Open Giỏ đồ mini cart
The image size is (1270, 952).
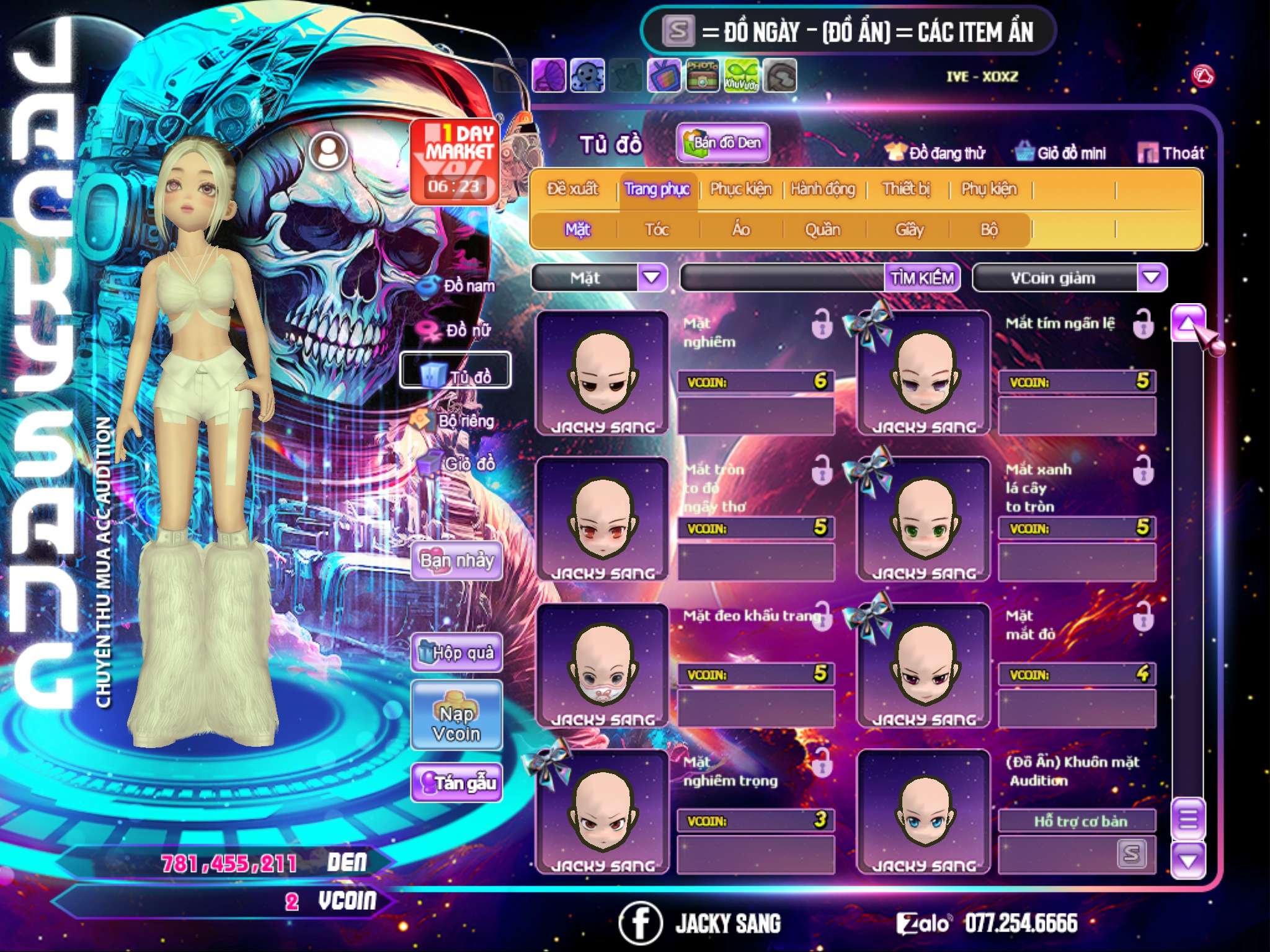(1061, 152)
